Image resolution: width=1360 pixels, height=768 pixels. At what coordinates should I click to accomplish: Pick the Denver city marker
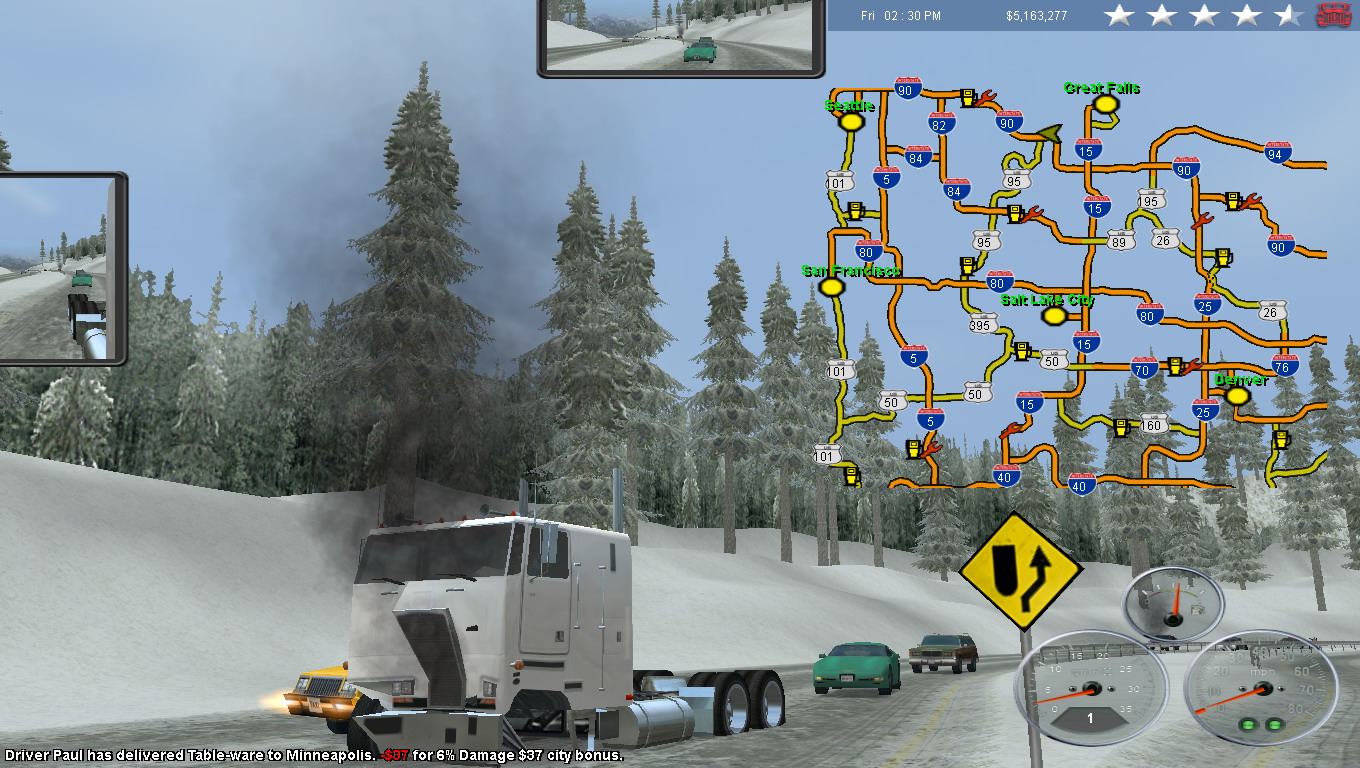pyautogui.click(x=1237, y=396)
